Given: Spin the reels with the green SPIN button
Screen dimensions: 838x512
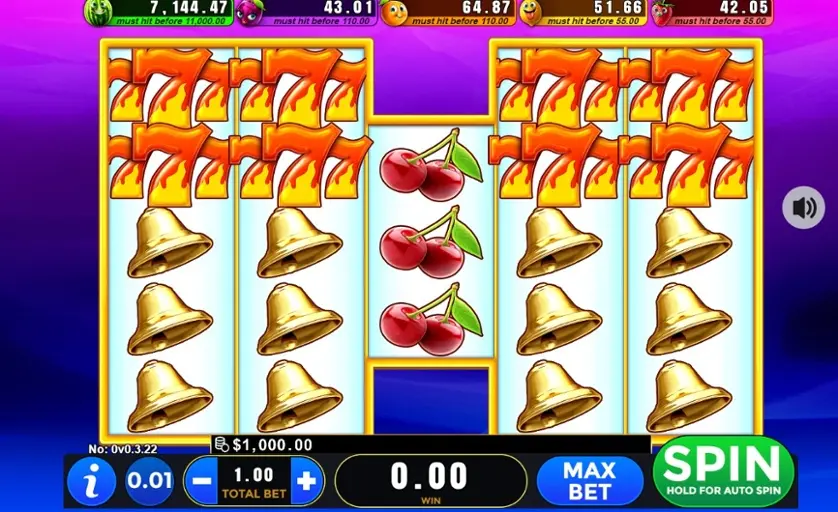Looking at the screenshot, I should tap(723, 470).
